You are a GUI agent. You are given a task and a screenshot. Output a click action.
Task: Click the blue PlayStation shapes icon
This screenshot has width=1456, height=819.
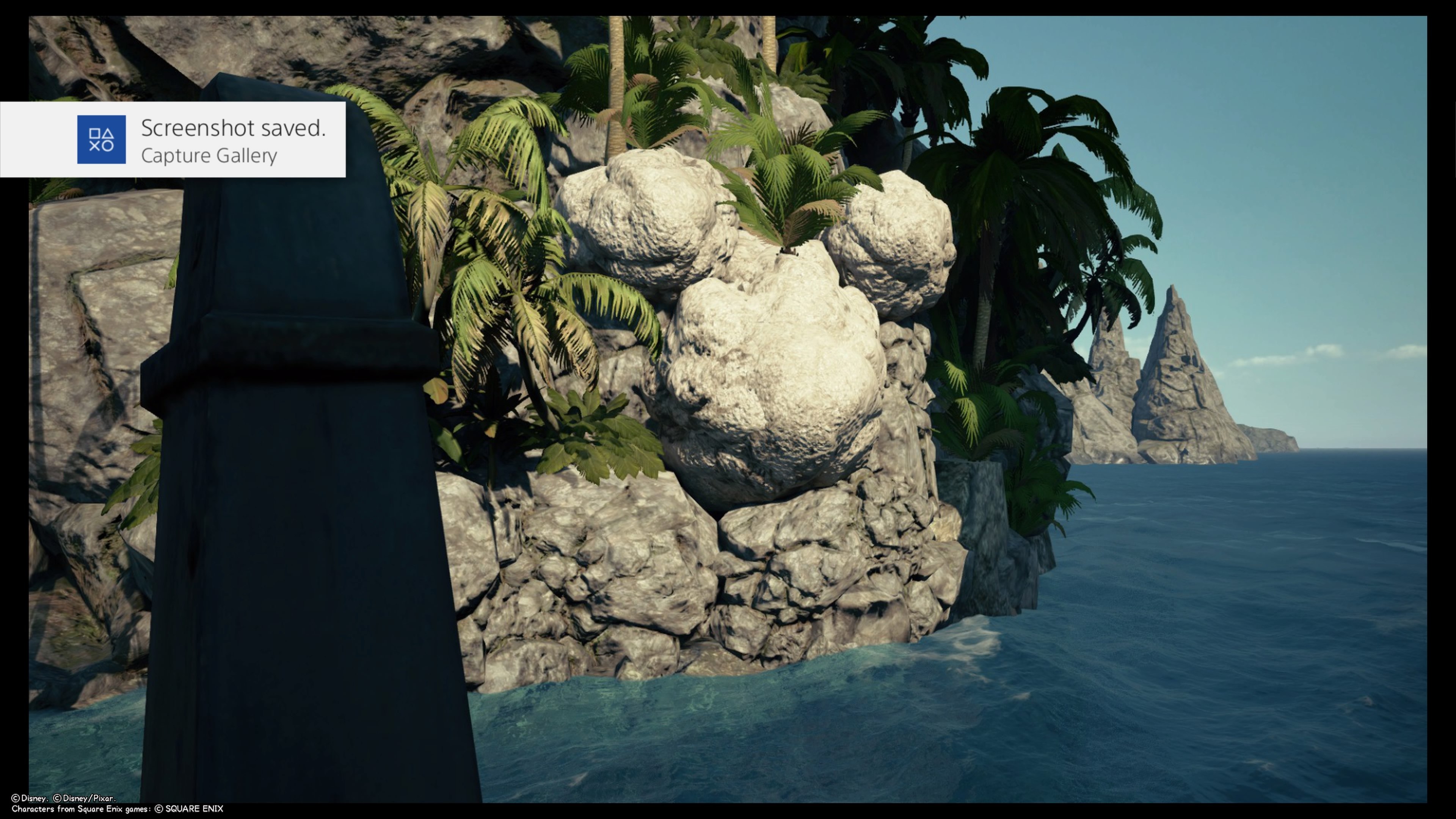coord(101,140)
